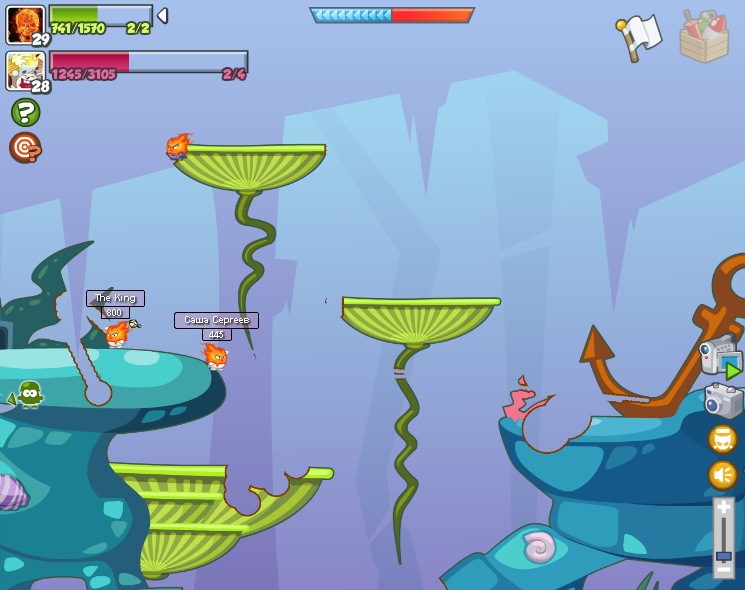
Task: Click the orange masked face button
Action: pyautogui.click(x=722, y=439)
